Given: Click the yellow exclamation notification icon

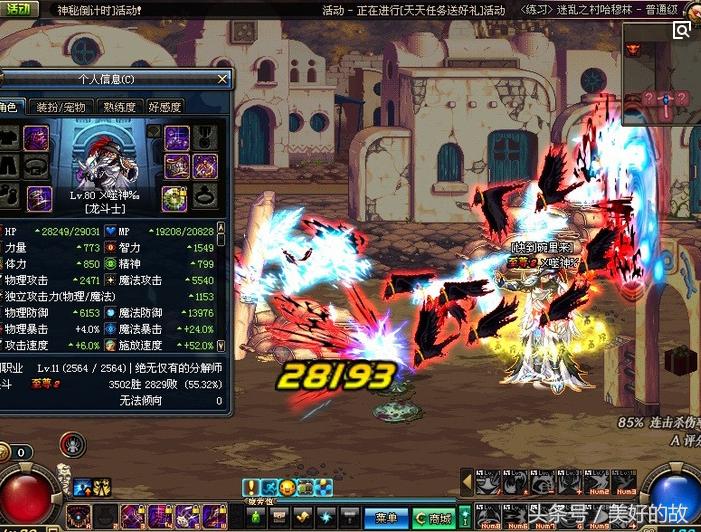Looking at the screenshot, I should coord(250,487).
